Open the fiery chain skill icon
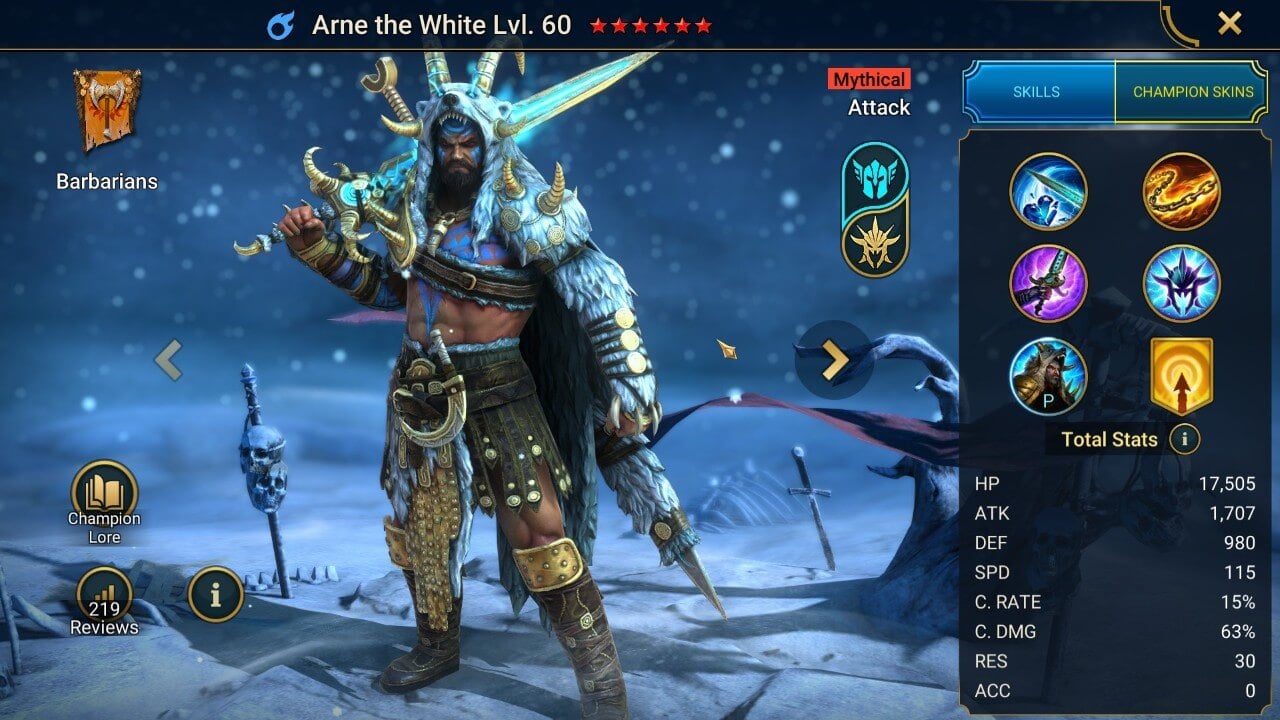 (1182, 192)
